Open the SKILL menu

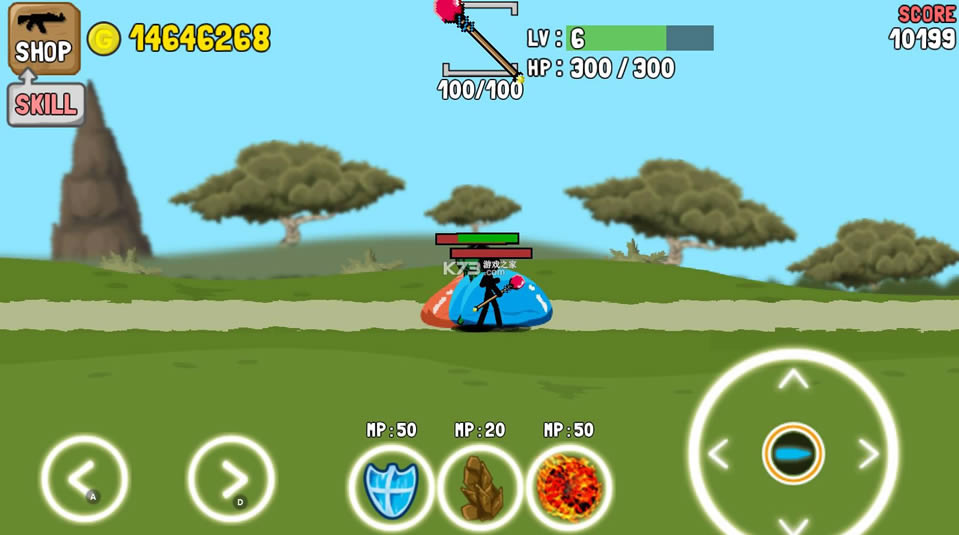[45, 104]
